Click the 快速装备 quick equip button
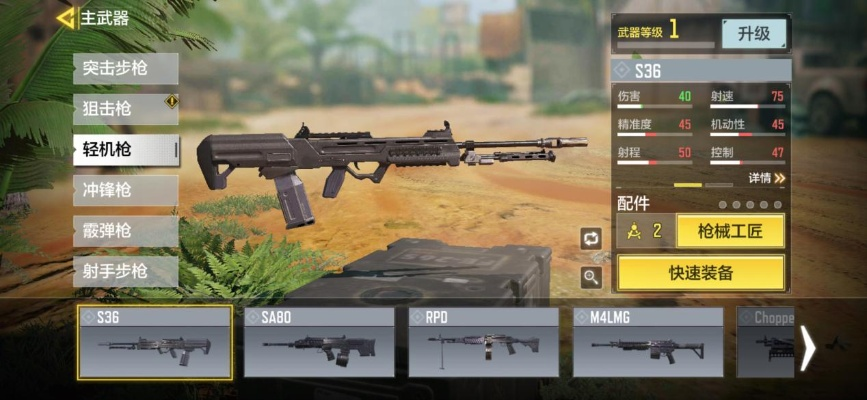Screen dimensions: 867x400 701,273
